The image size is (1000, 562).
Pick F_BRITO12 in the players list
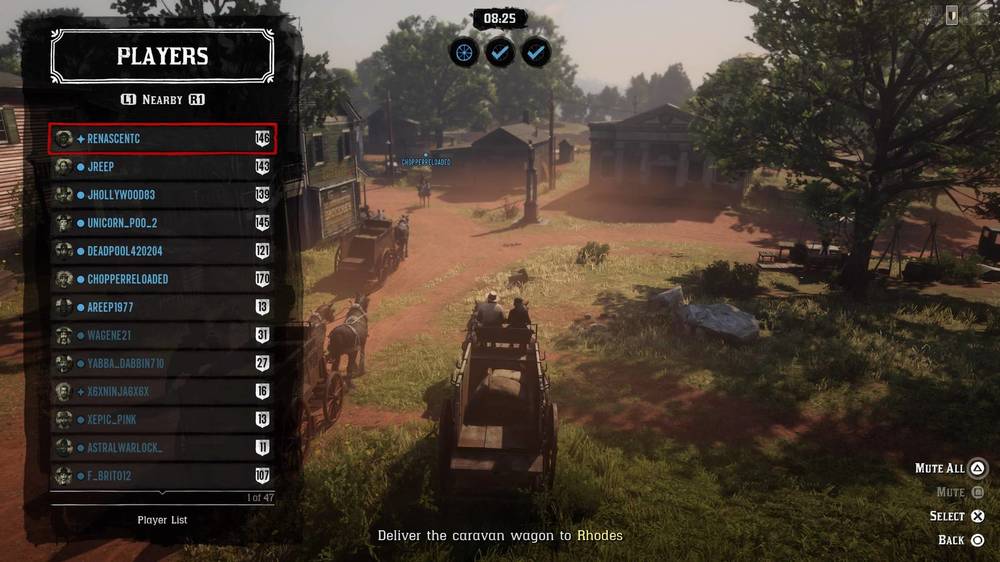[x=162, y=475]
